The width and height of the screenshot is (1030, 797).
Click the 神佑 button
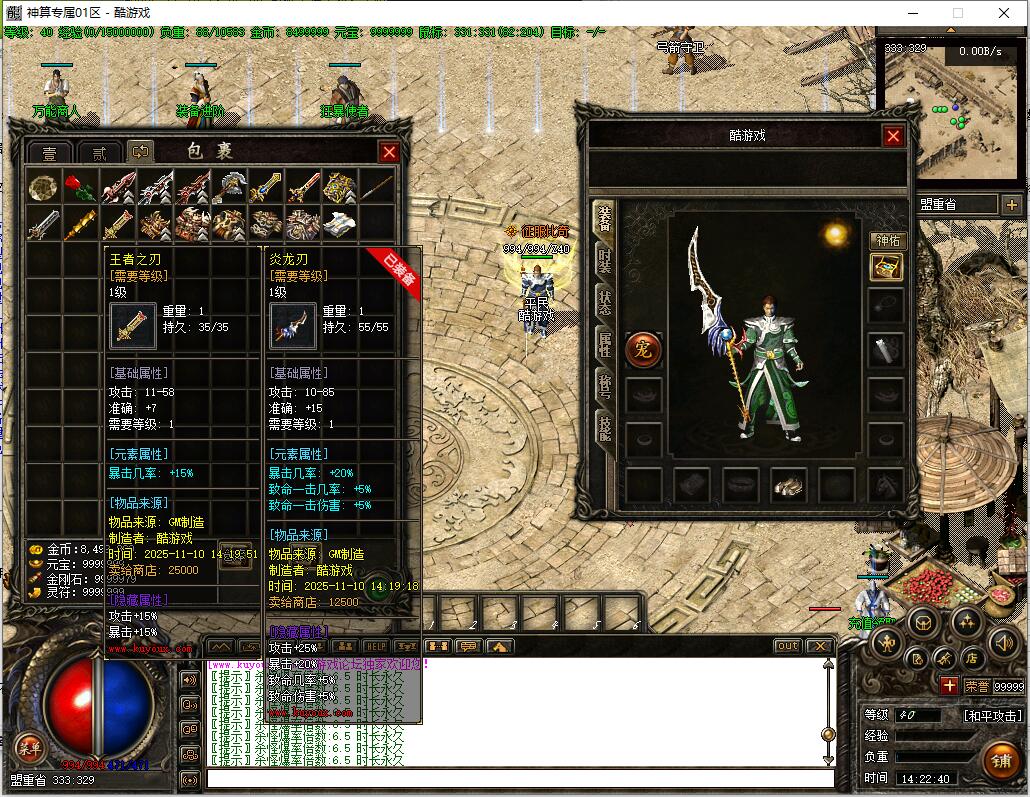tap(886, 240)
